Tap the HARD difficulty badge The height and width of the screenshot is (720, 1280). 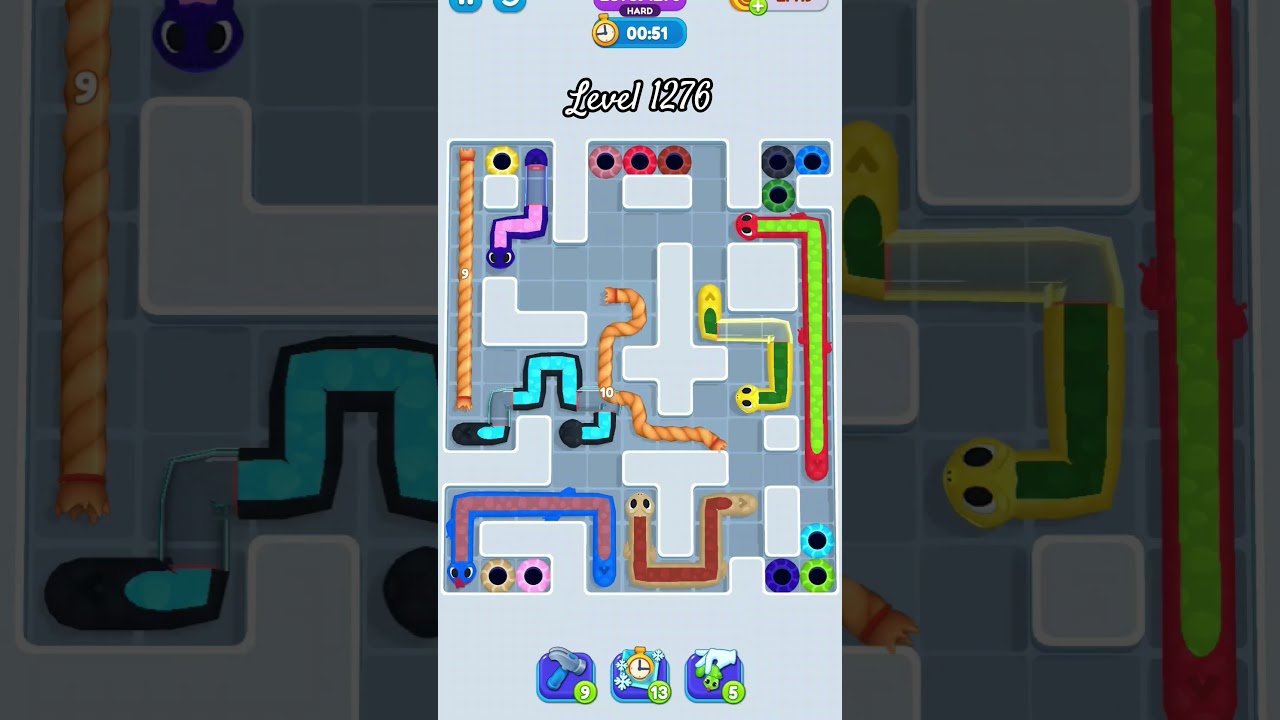pos(638,10)
